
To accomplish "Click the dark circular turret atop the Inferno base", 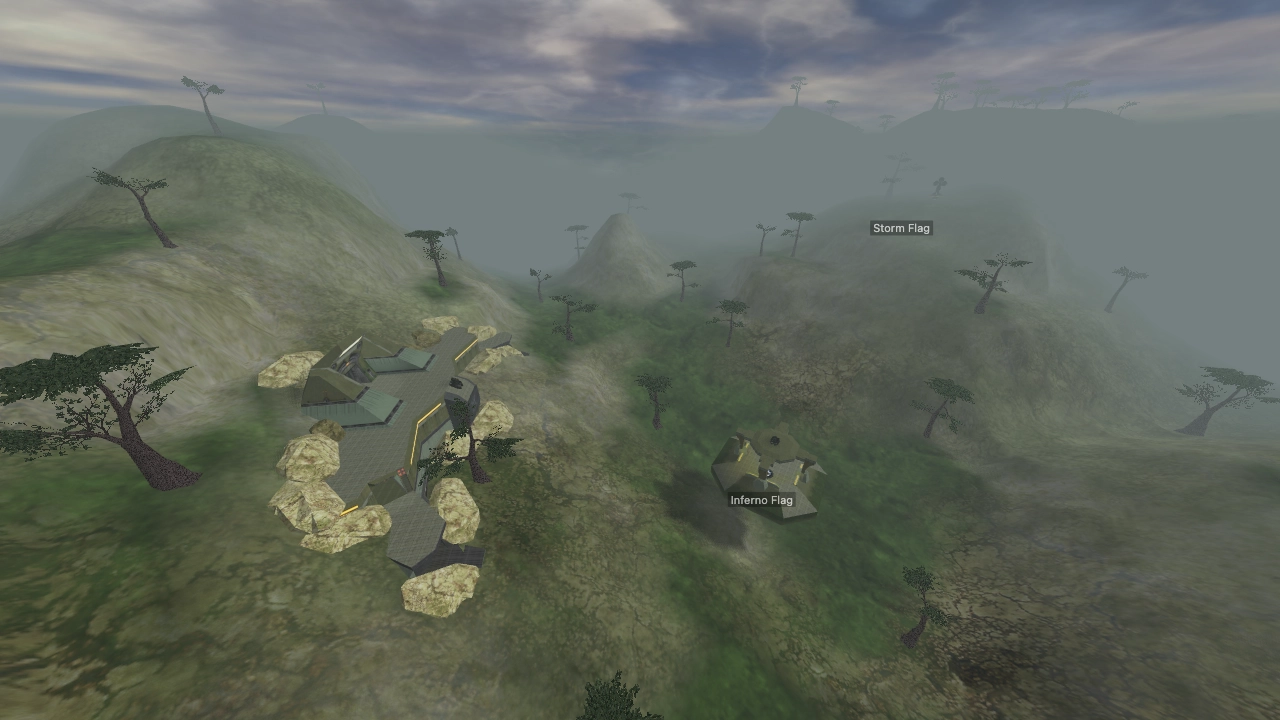I will [x=775, y=438].
